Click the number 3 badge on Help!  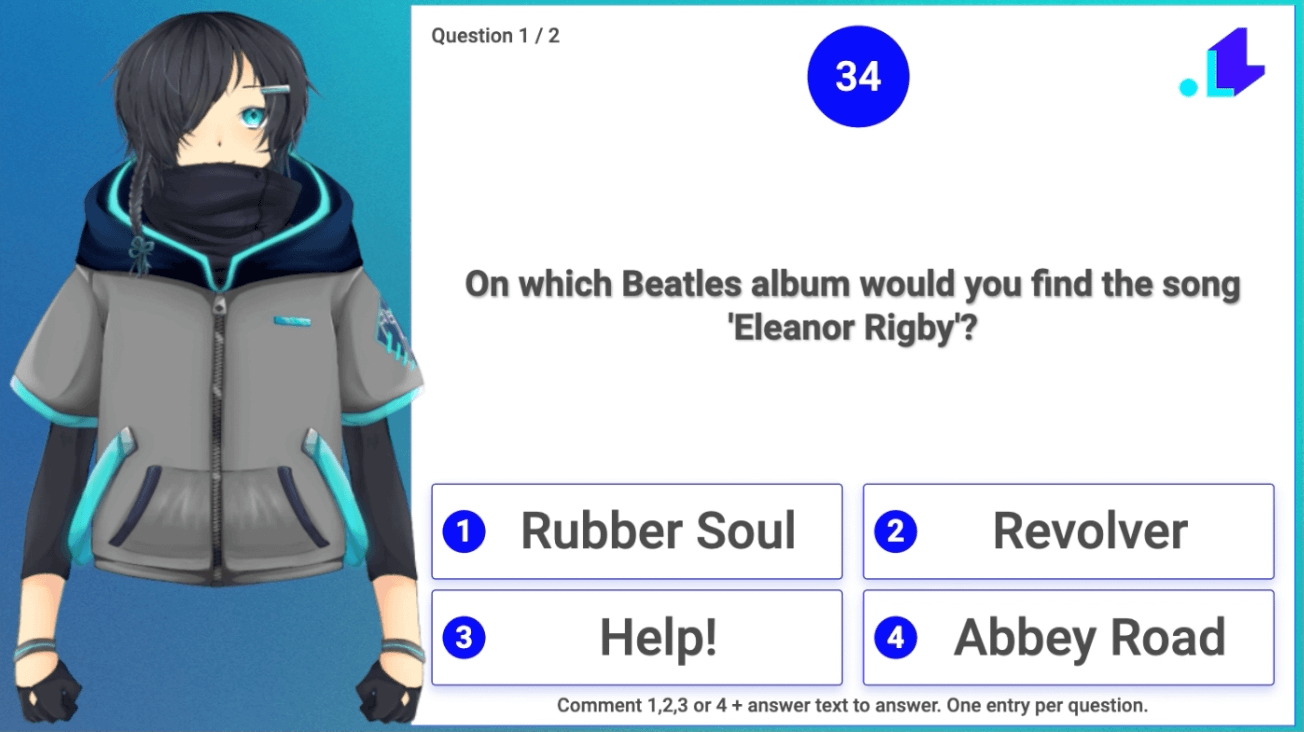[x=464, y=636]
